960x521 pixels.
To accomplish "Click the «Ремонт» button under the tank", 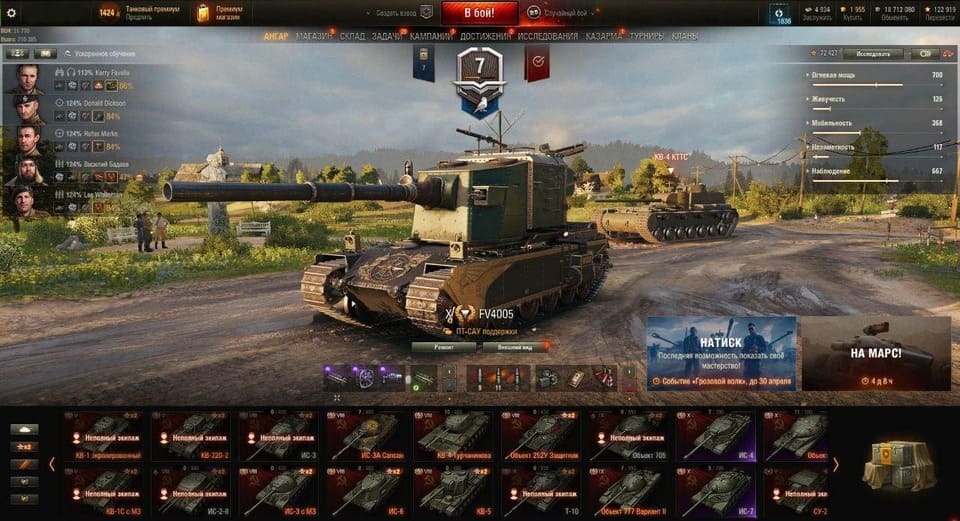I will 443,347.
